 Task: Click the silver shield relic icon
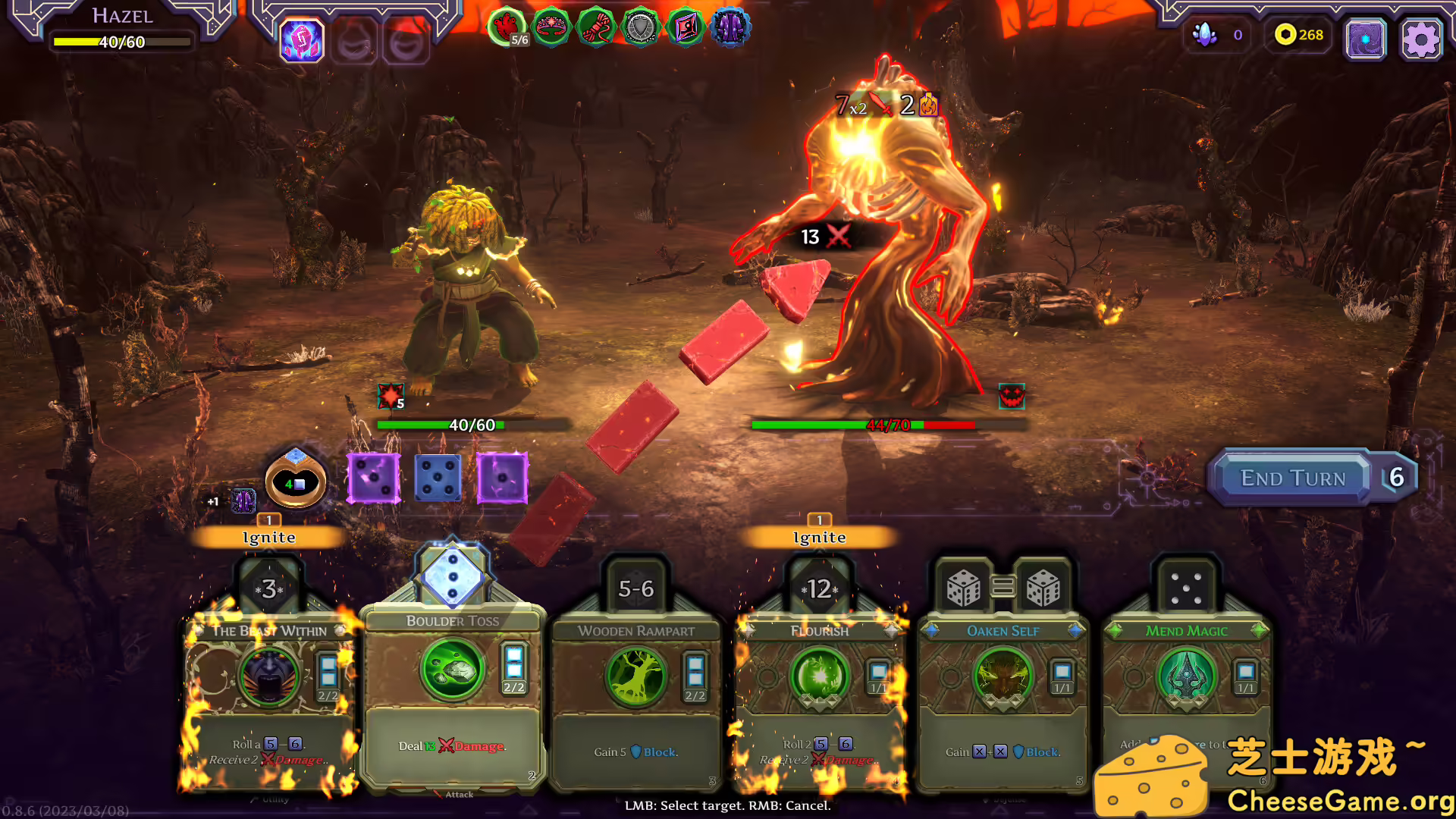coord(641,27)
